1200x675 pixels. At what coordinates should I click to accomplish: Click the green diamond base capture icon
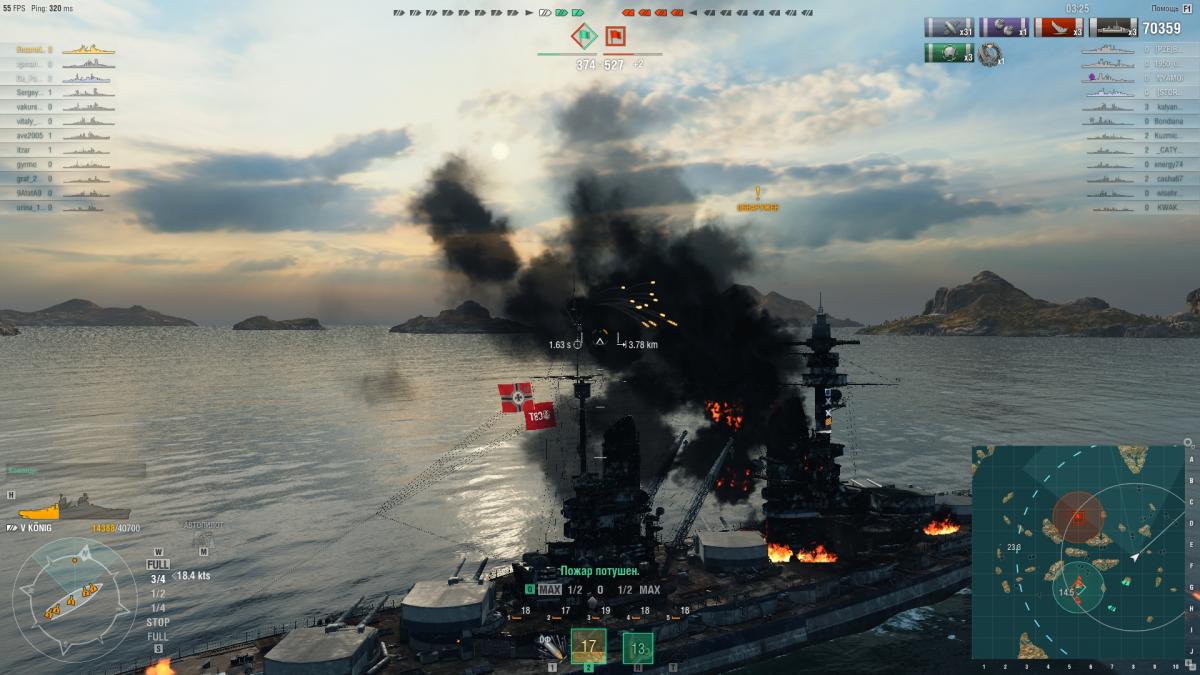pyautogui.click(x=585, y=37)
